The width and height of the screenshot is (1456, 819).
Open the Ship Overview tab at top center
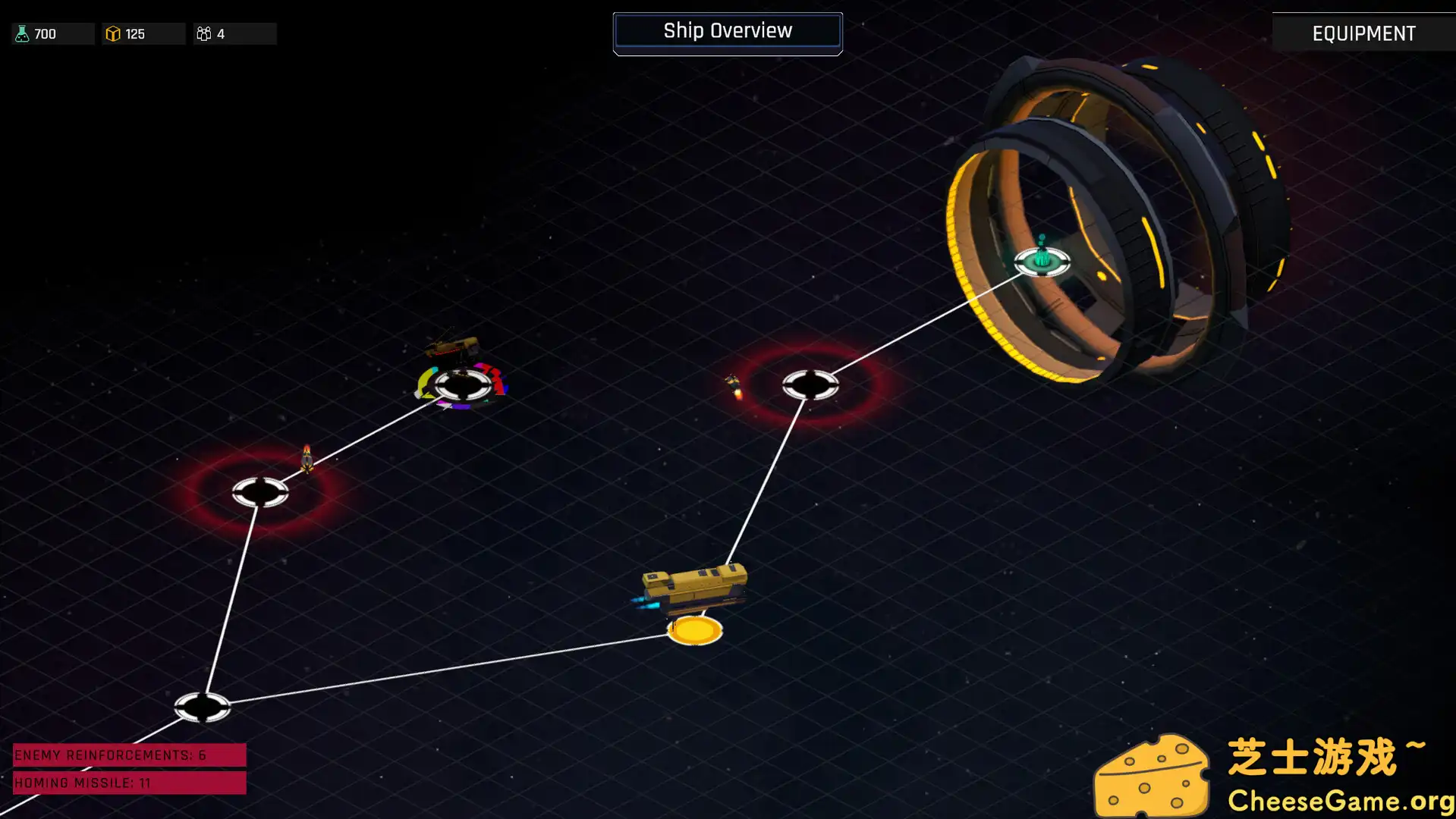727,31
